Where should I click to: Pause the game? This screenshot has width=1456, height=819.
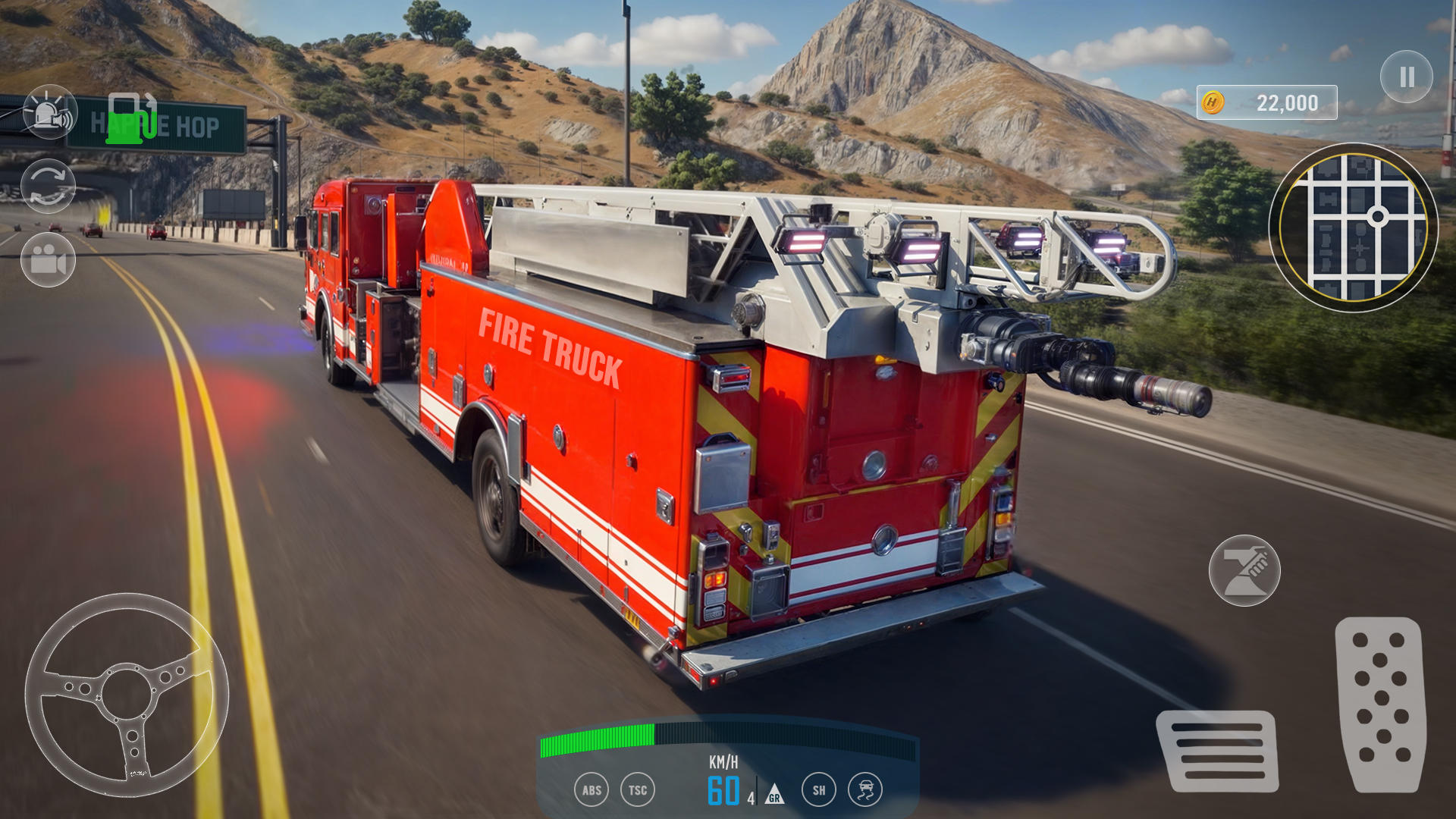(1406, 77)
